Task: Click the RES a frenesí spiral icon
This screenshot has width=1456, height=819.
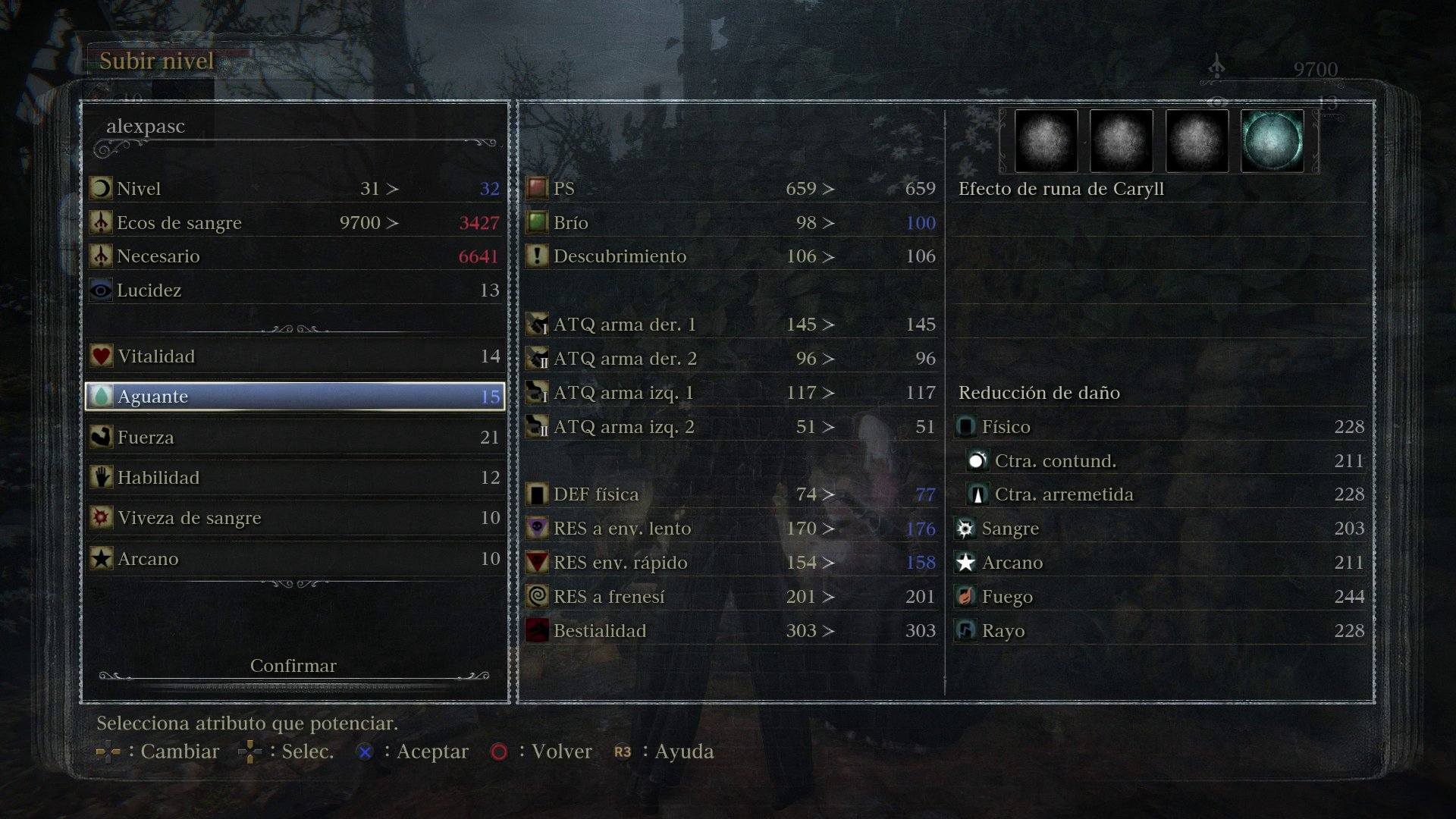Action: click(x=536, y=597)
